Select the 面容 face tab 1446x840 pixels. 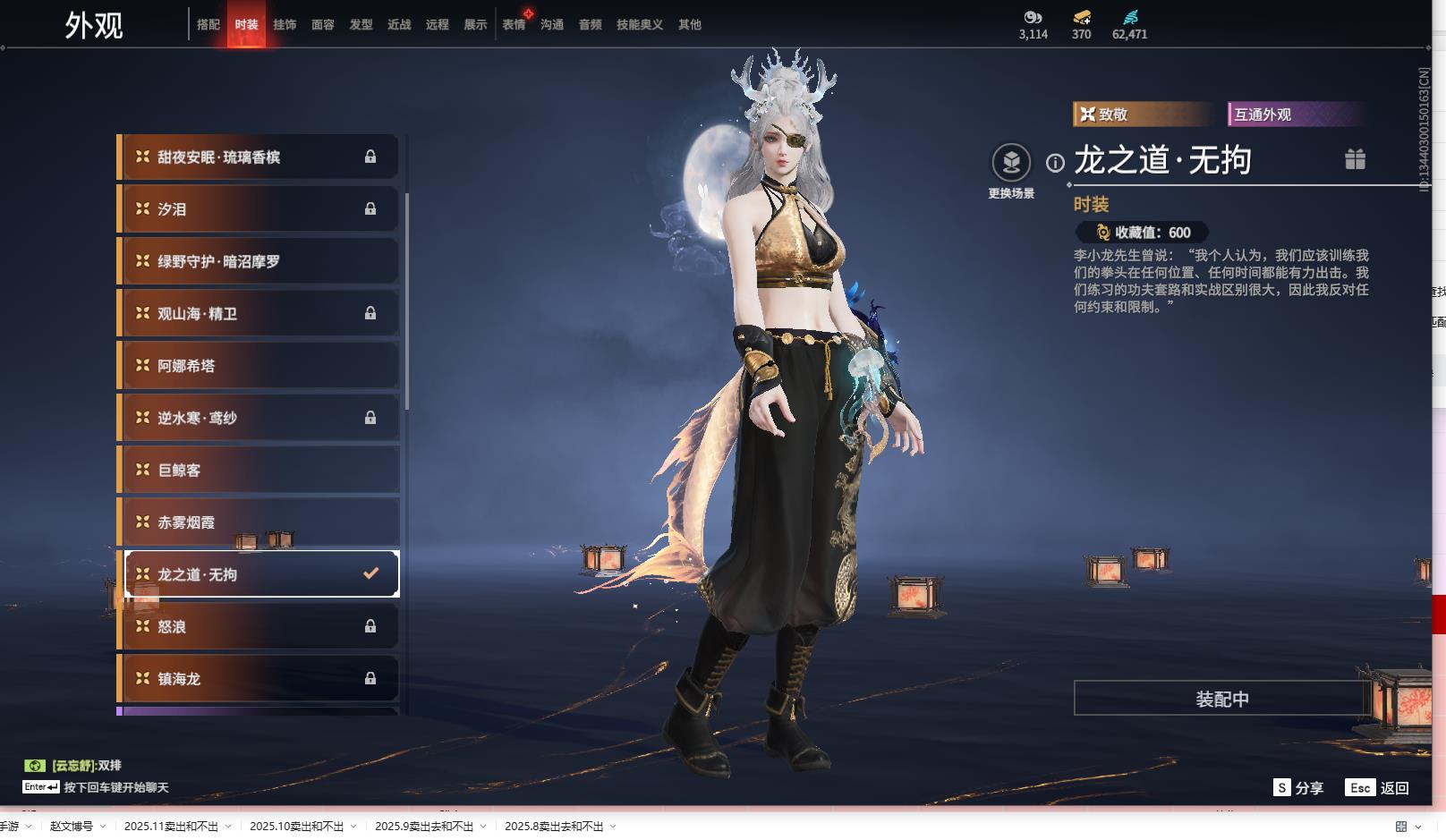[x=323, y=25]
